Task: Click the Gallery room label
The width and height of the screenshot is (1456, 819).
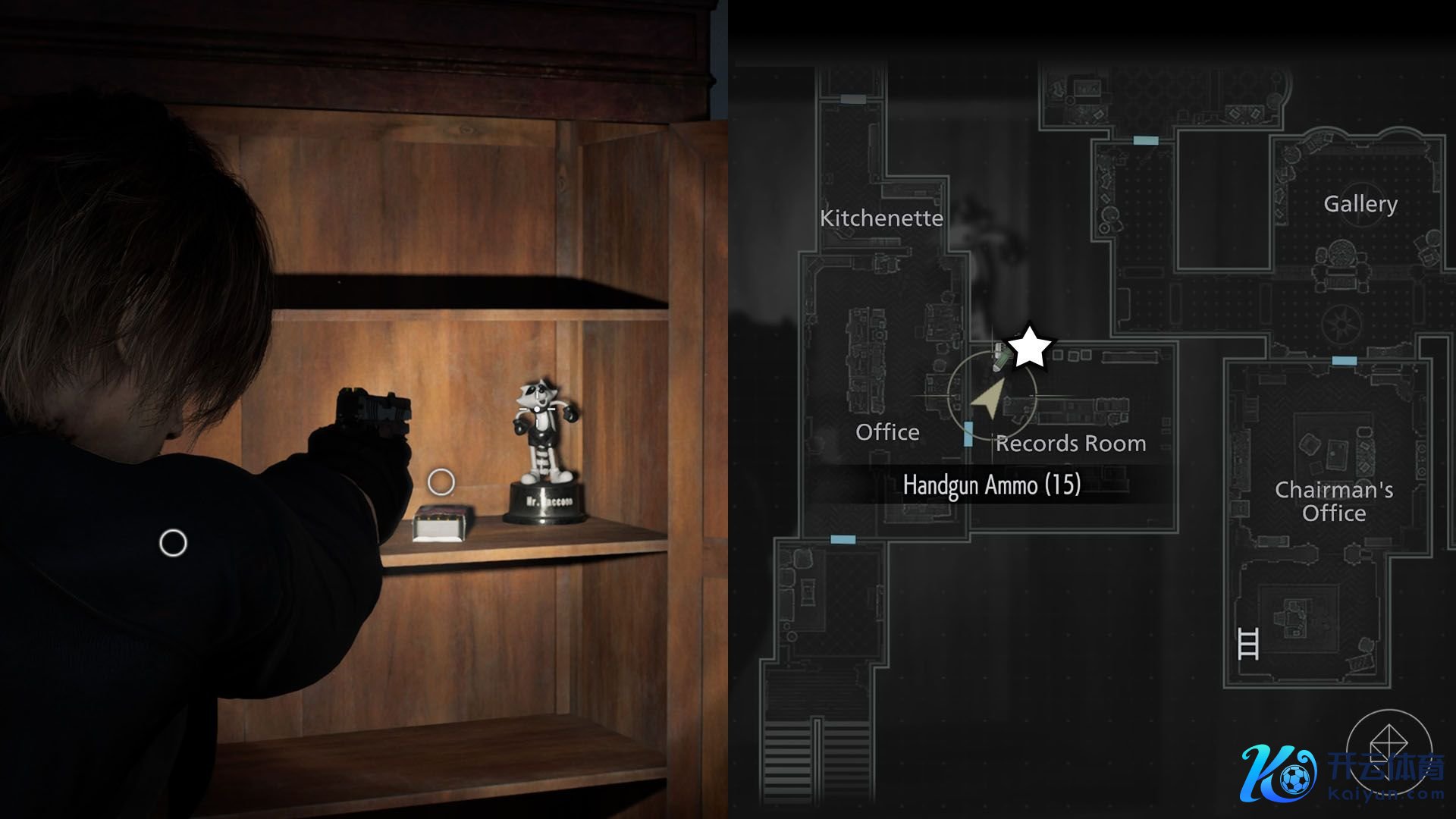Action: 1360,204
